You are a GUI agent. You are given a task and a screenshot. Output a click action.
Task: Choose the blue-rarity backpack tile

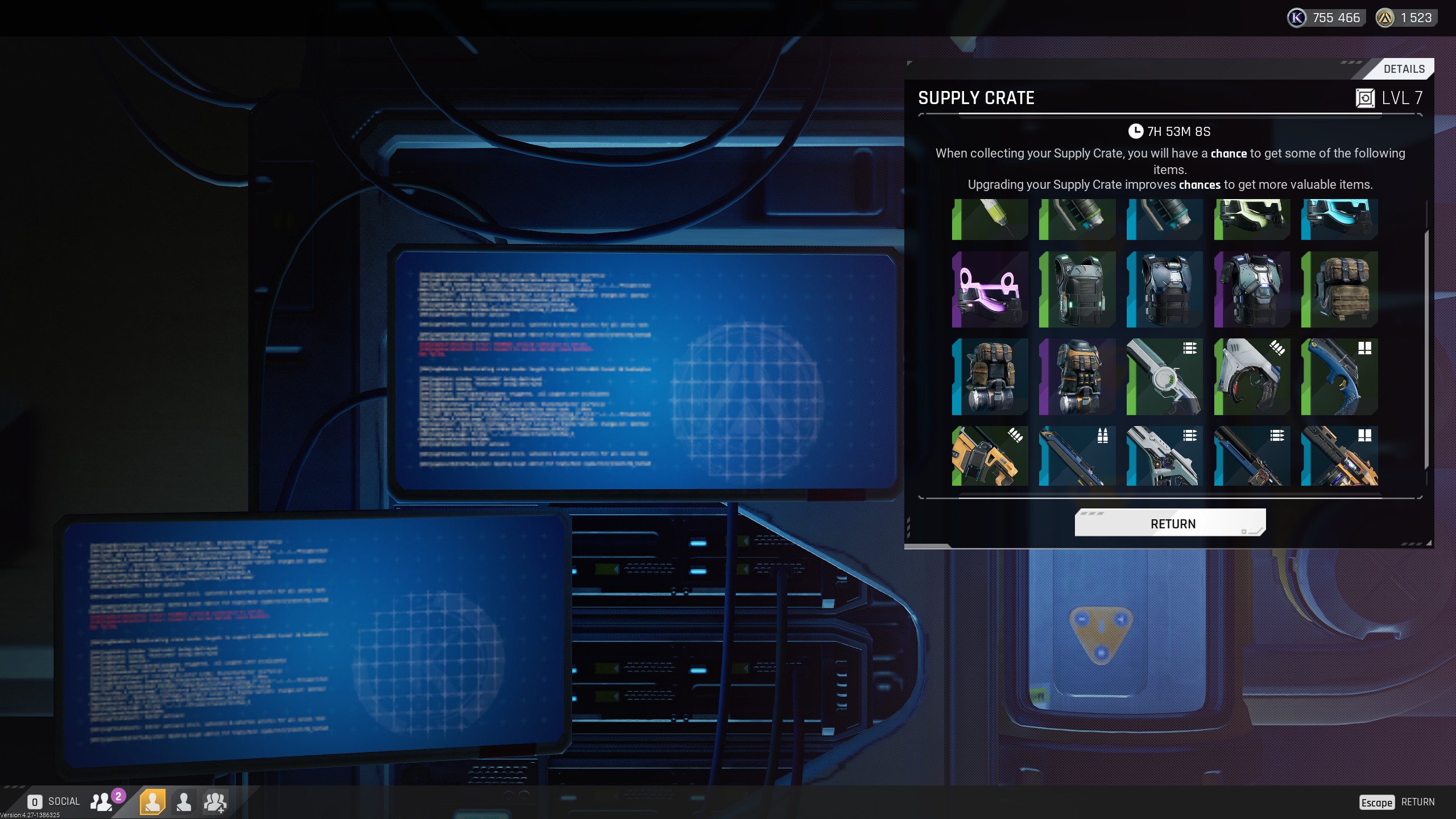click(990, 377)
